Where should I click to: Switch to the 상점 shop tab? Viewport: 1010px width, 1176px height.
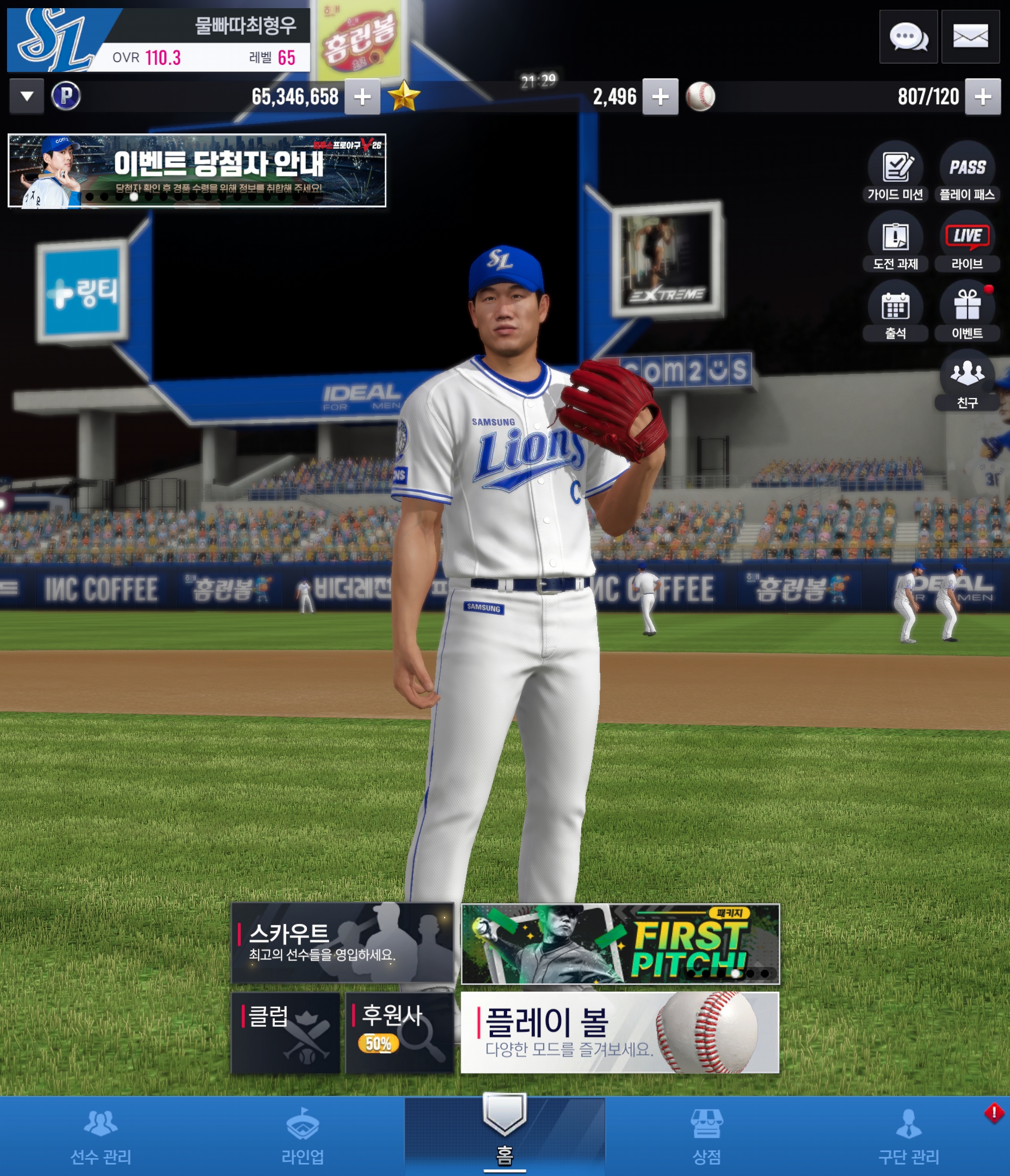click(x=706, y=1136)
